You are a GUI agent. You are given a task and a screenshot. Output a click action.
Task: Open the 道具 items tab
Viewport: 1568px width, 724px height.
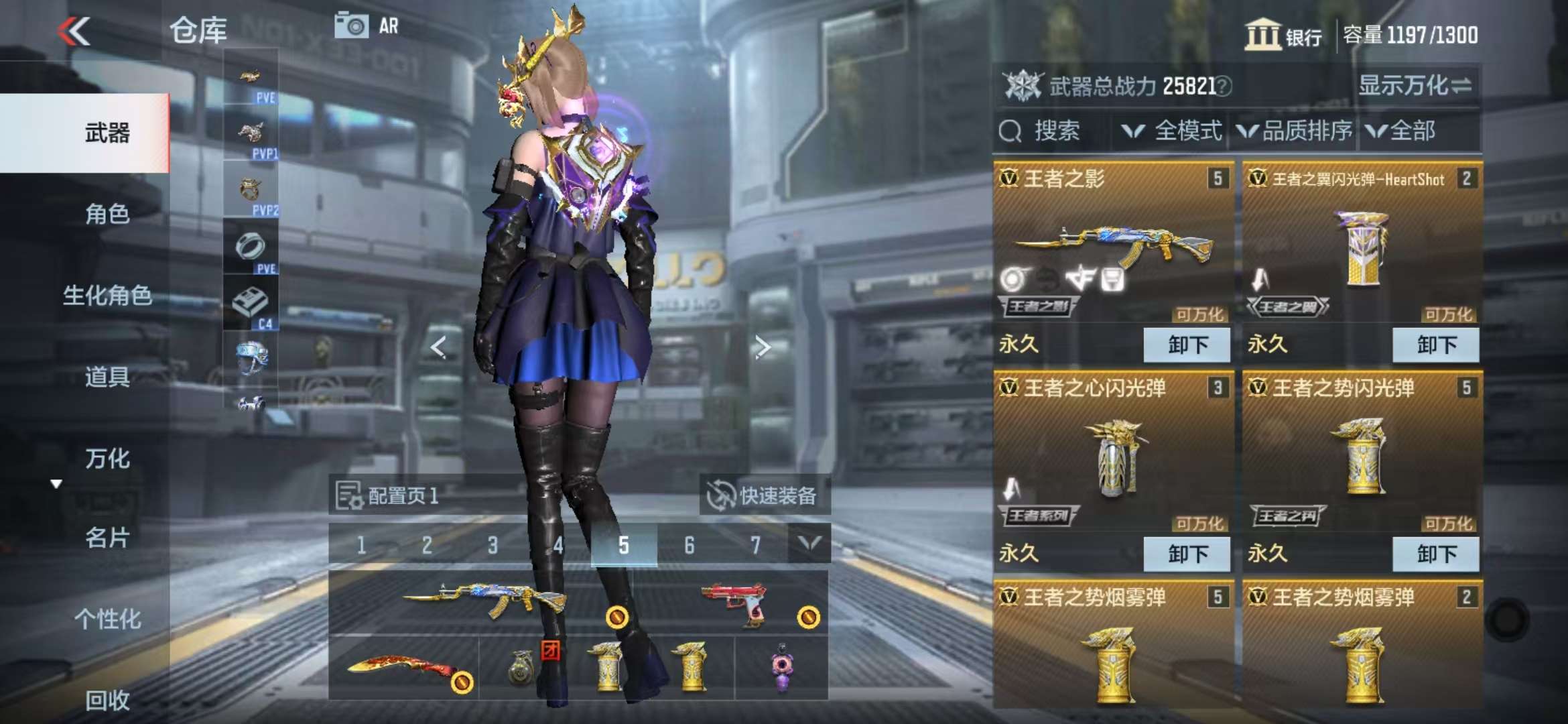[107, 377]
